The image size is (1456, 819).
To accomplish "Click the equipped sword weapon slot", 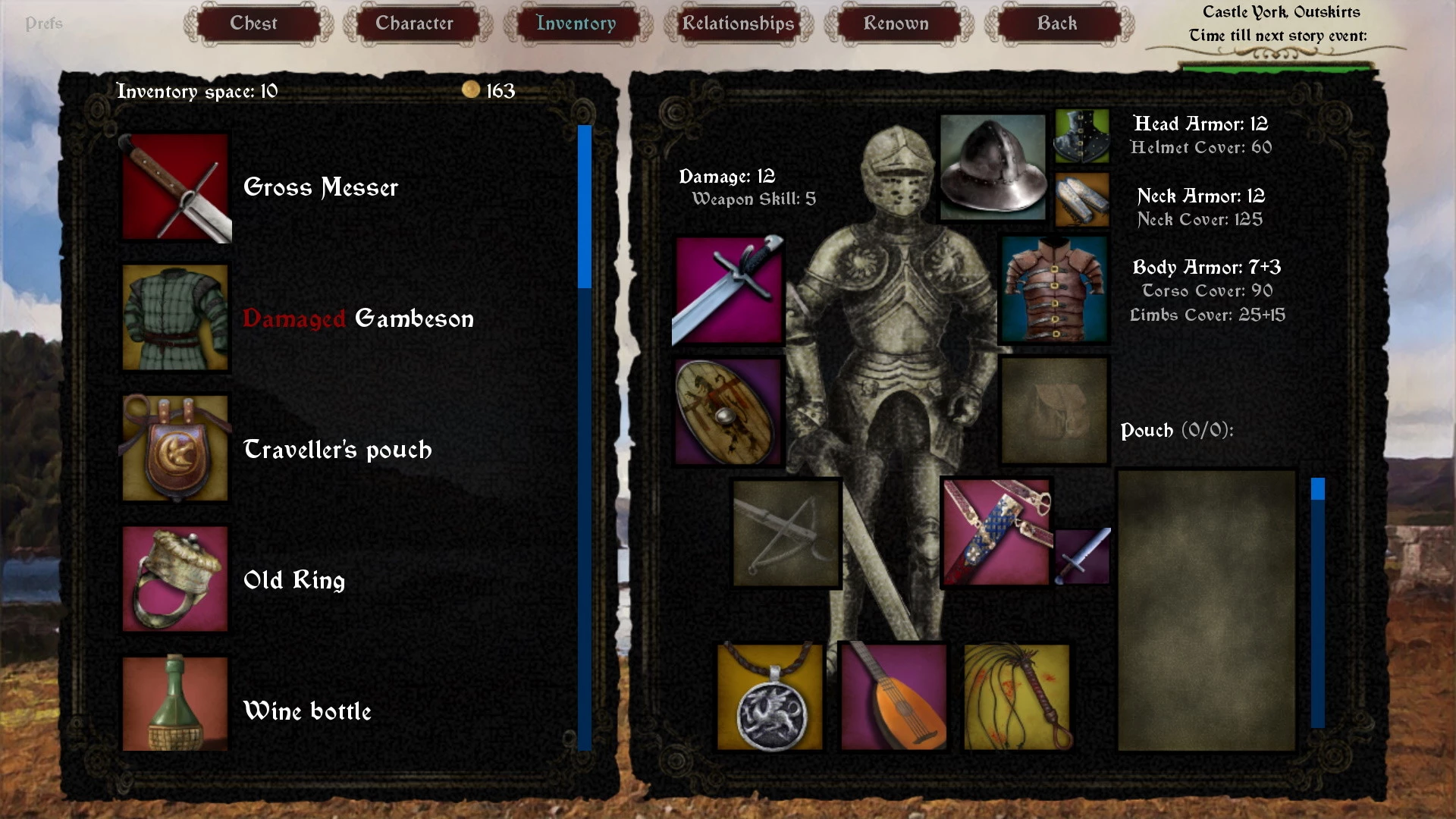I will 728,290.
